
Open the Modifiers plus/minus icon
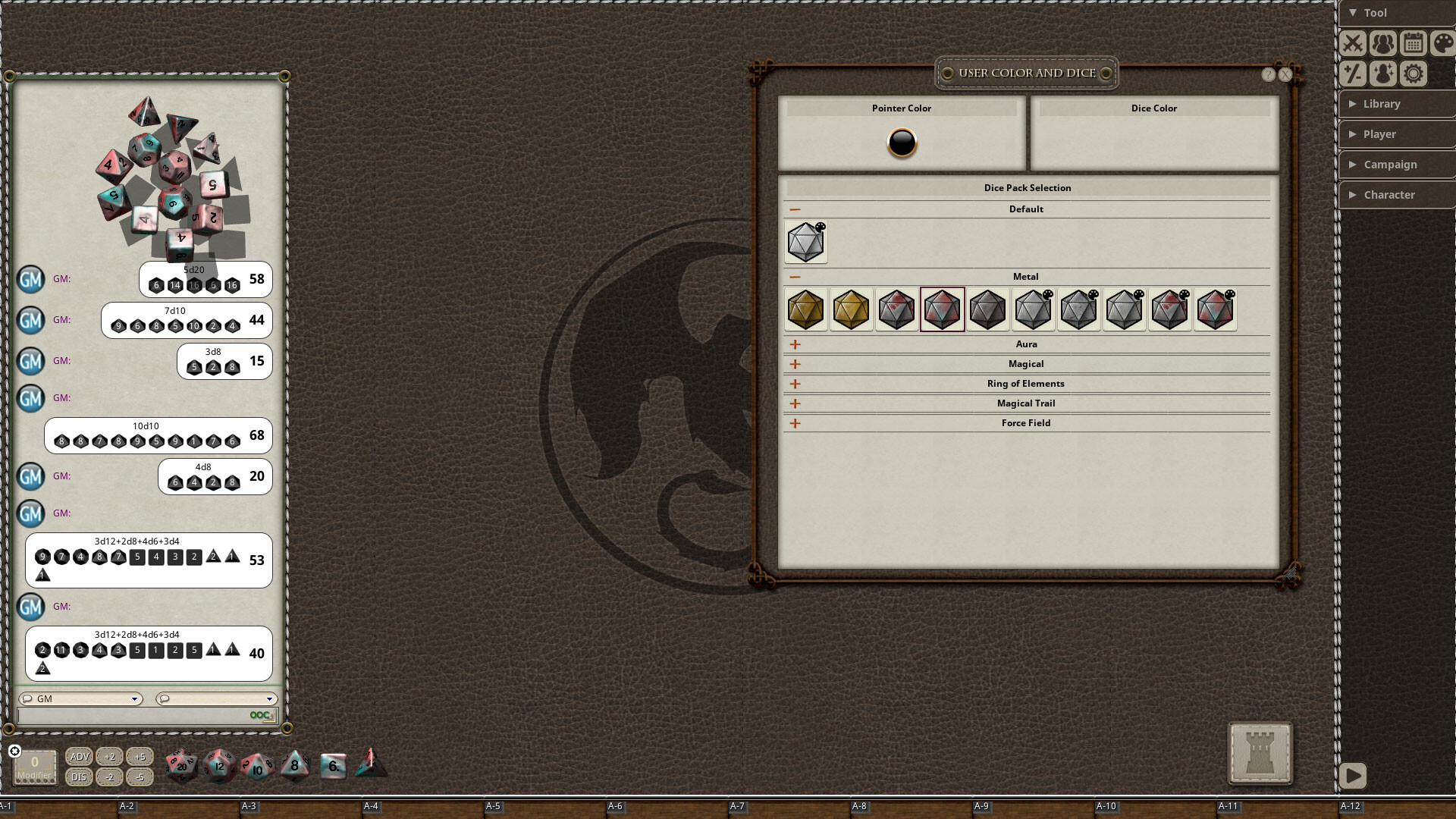1354,74
